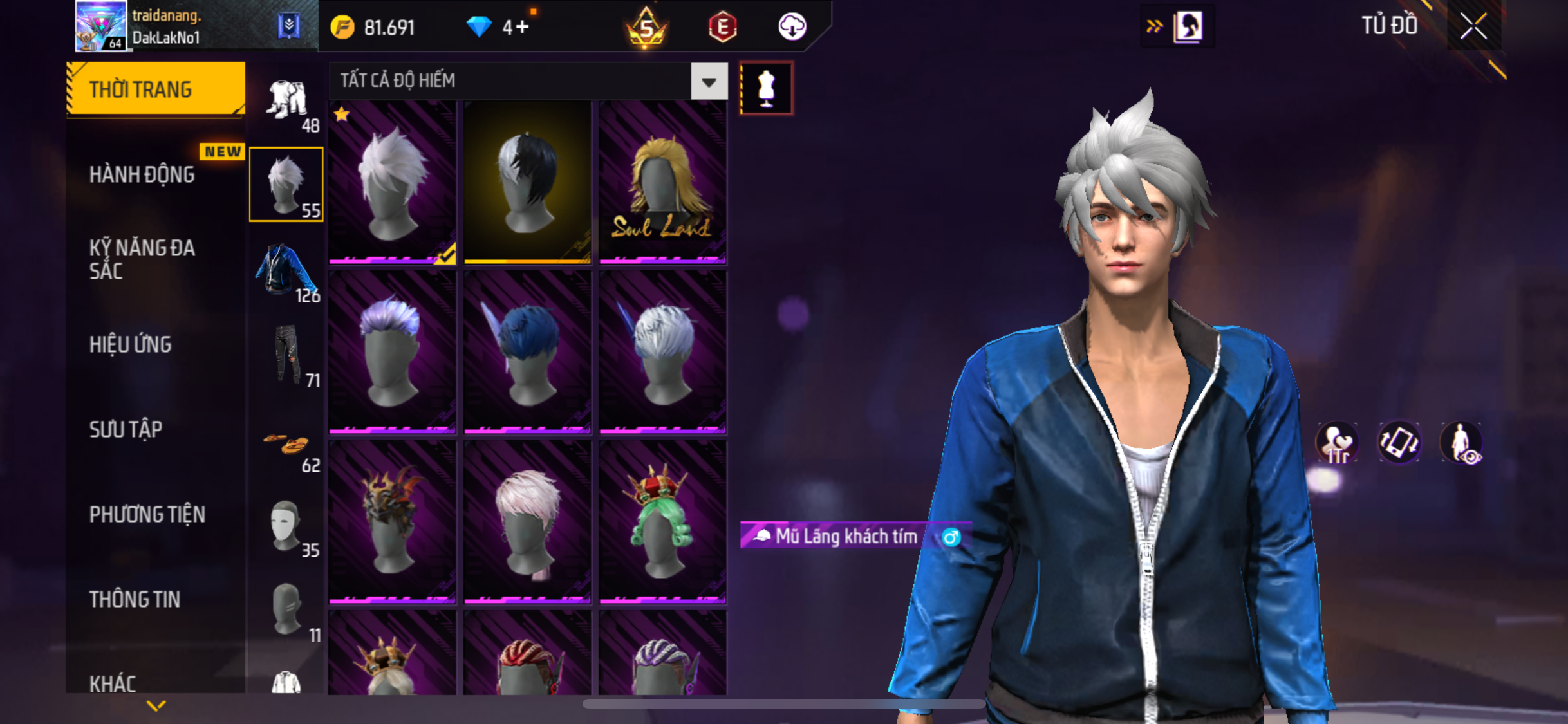Switch to PHƯƠNG TIỆN tab
Image resolution: width=1568 pixels, height=724 pixels.
pos(147,514)
